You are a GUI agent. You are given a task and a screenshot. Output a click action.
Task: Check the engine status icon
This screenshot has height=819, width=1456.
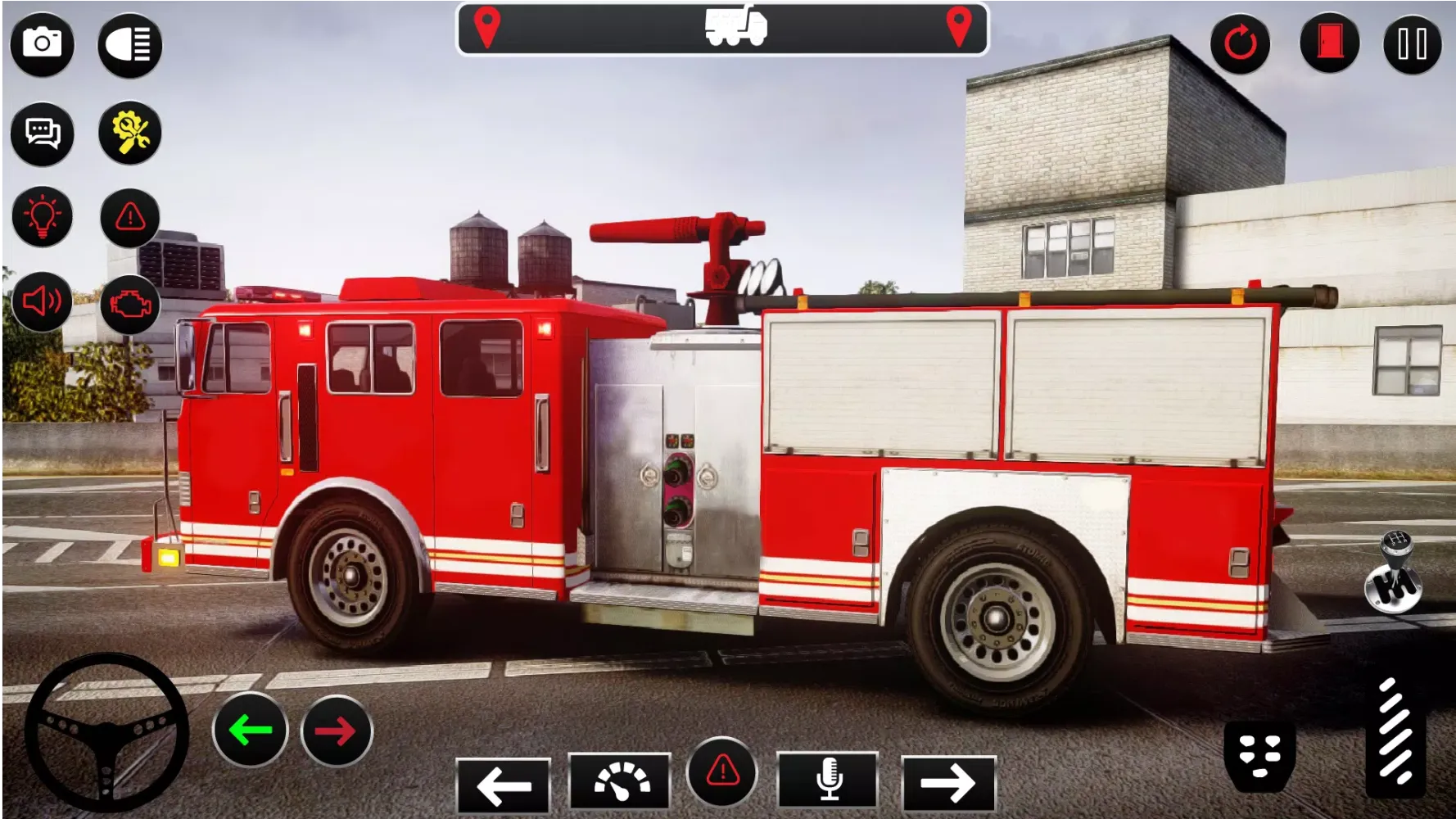[129, 301]
